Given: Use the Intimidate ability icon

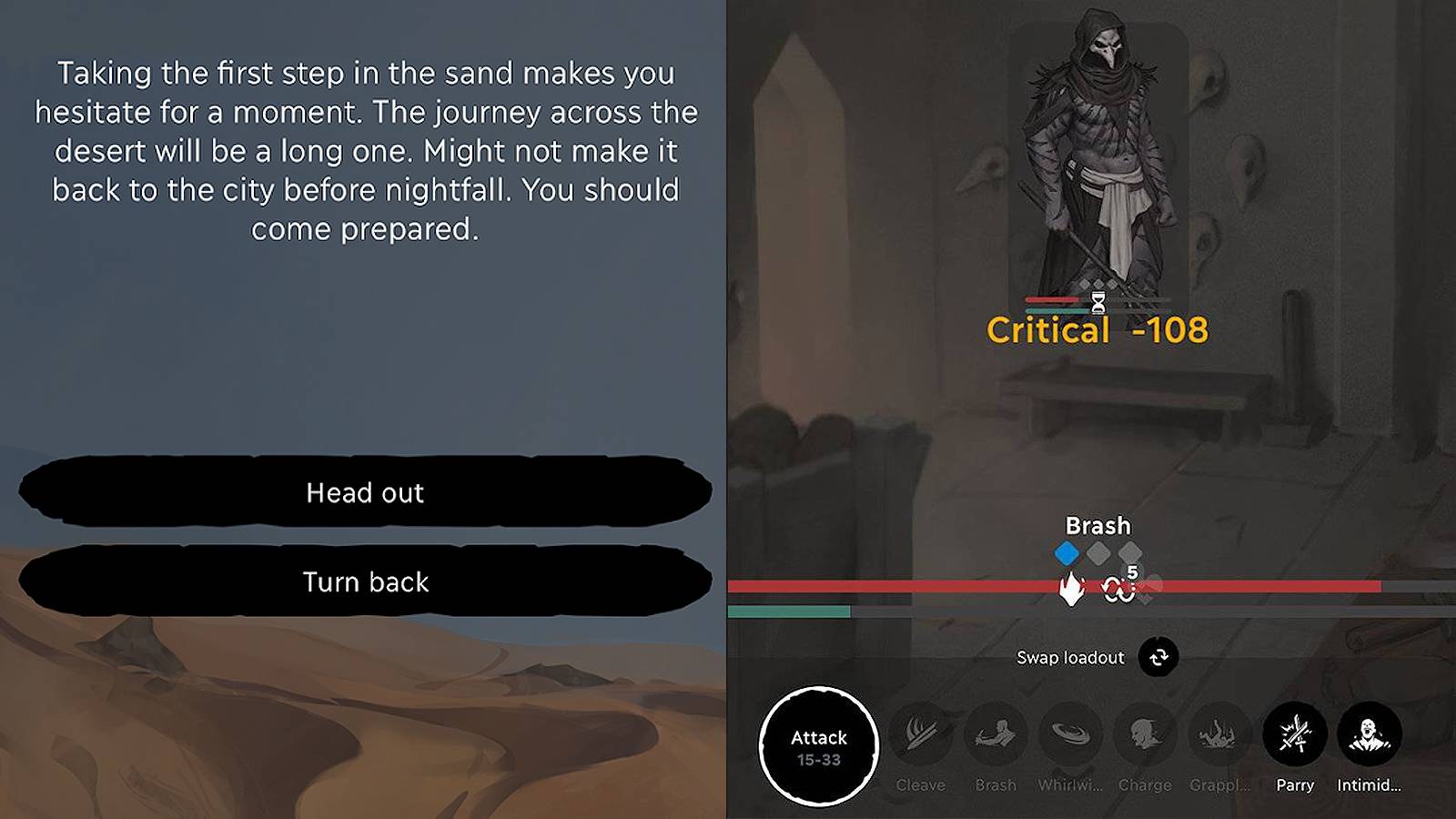Looking at the screenshot, I should pyautogui.click(x=1370, y=735).
